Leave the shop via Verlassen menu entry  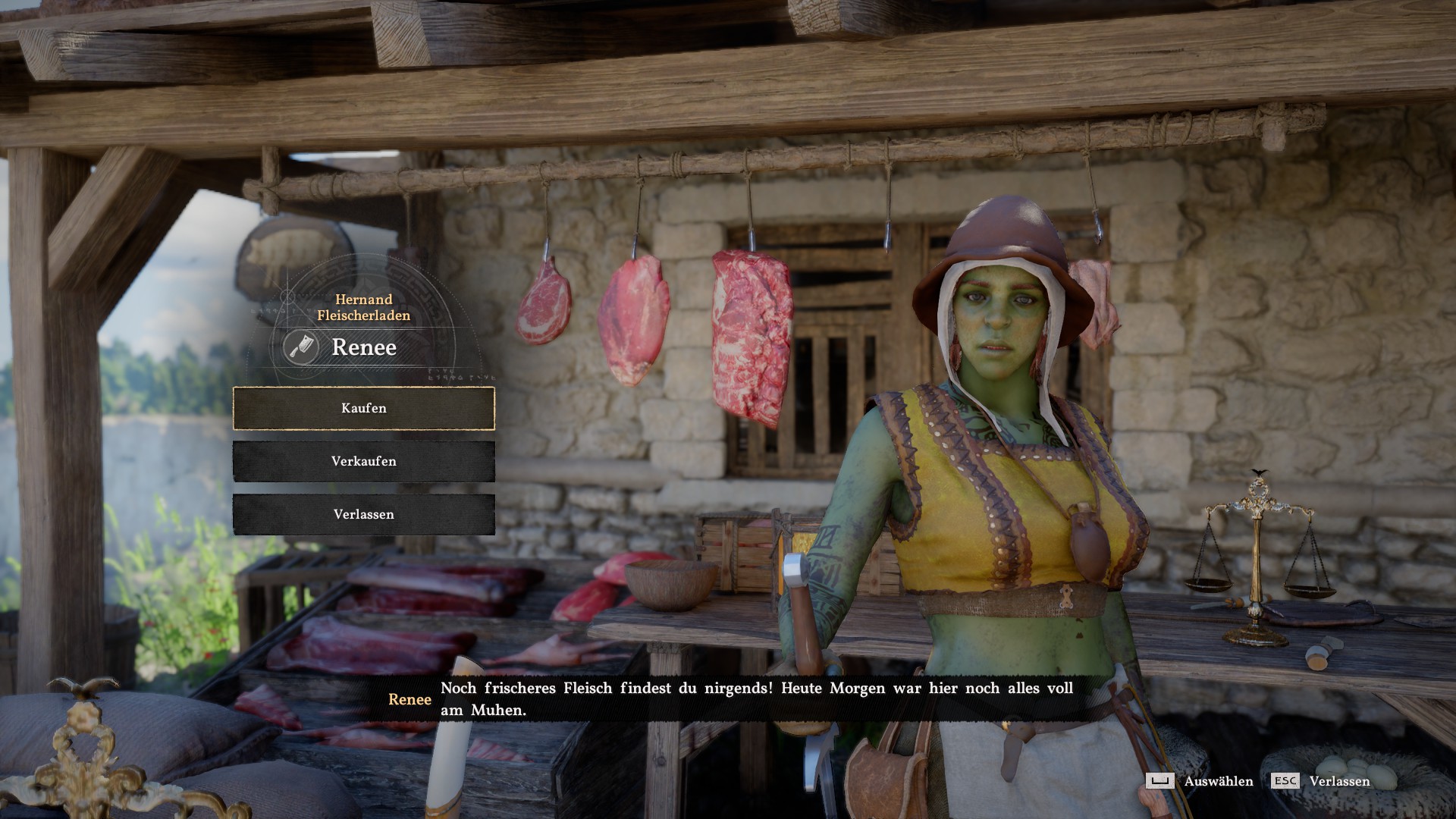coord(364,514)
